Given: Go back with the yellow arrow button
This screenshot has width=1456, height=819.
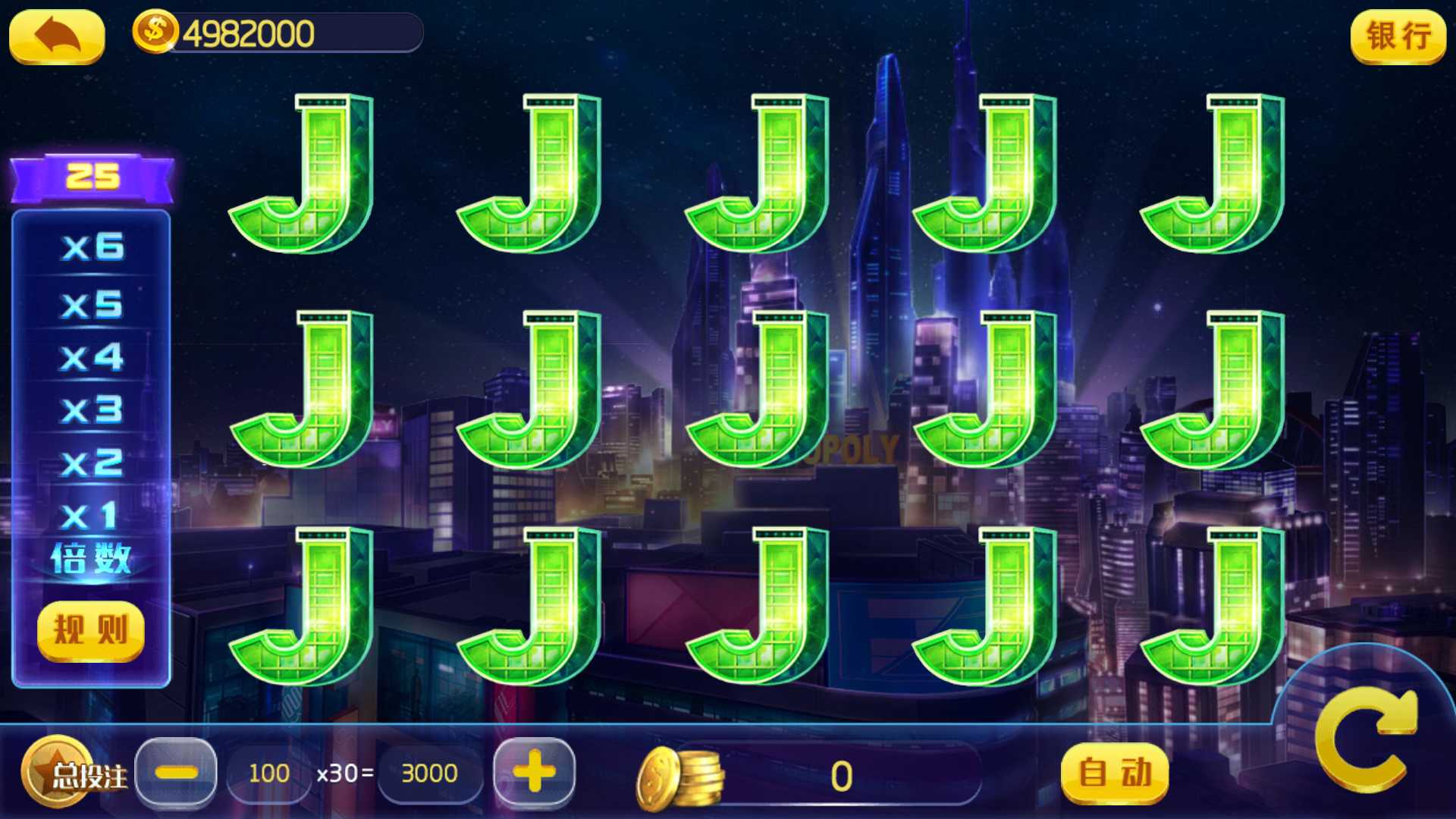Looking at the screenshot, I should pyautogui.click(x=57, y=36).
